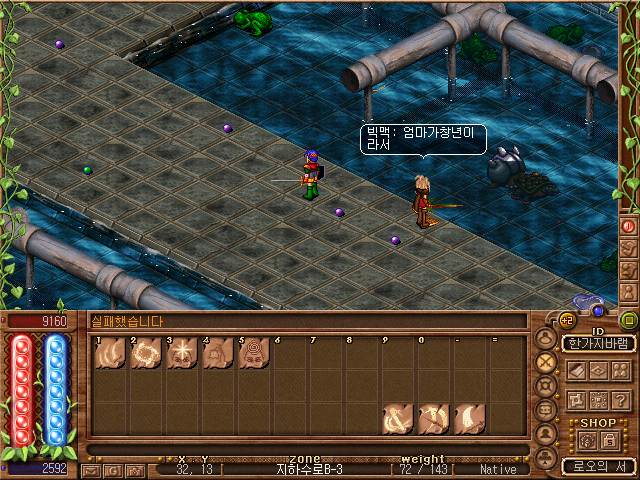Screen dimensions: 640x480
Task: Click the speech bubble chat round button
Action: point(545,410)
